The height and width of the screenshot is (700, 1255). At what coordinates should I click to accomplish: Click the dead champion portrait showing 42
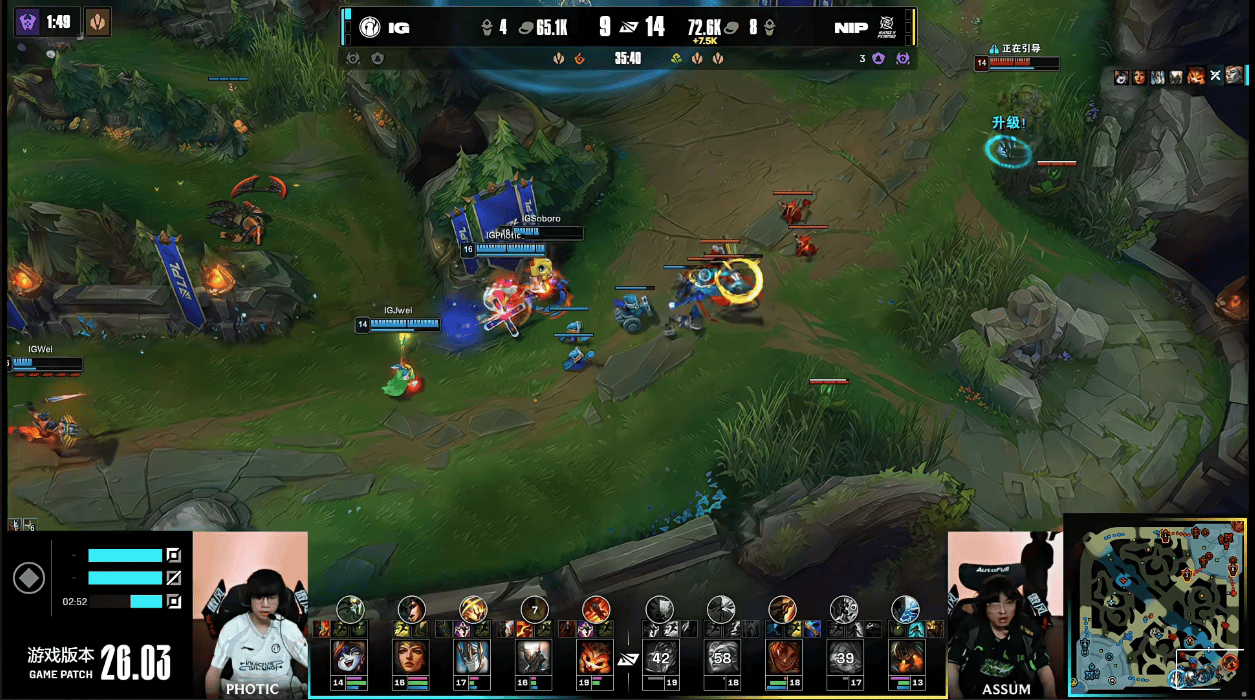click(x=659, y=658)
